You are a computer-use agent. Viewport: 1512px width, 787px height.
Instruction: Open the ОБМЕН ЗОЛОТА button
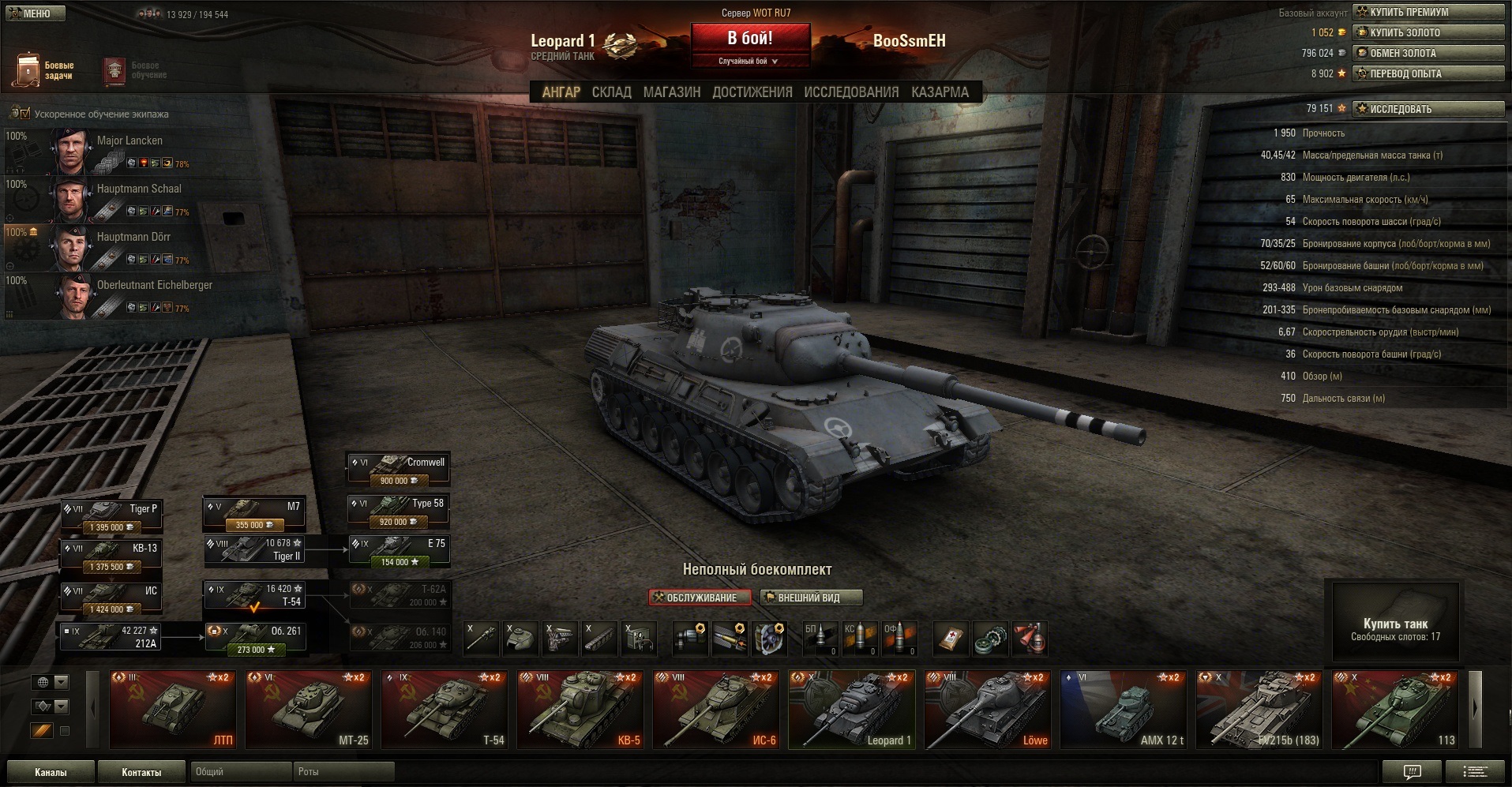1428,53
